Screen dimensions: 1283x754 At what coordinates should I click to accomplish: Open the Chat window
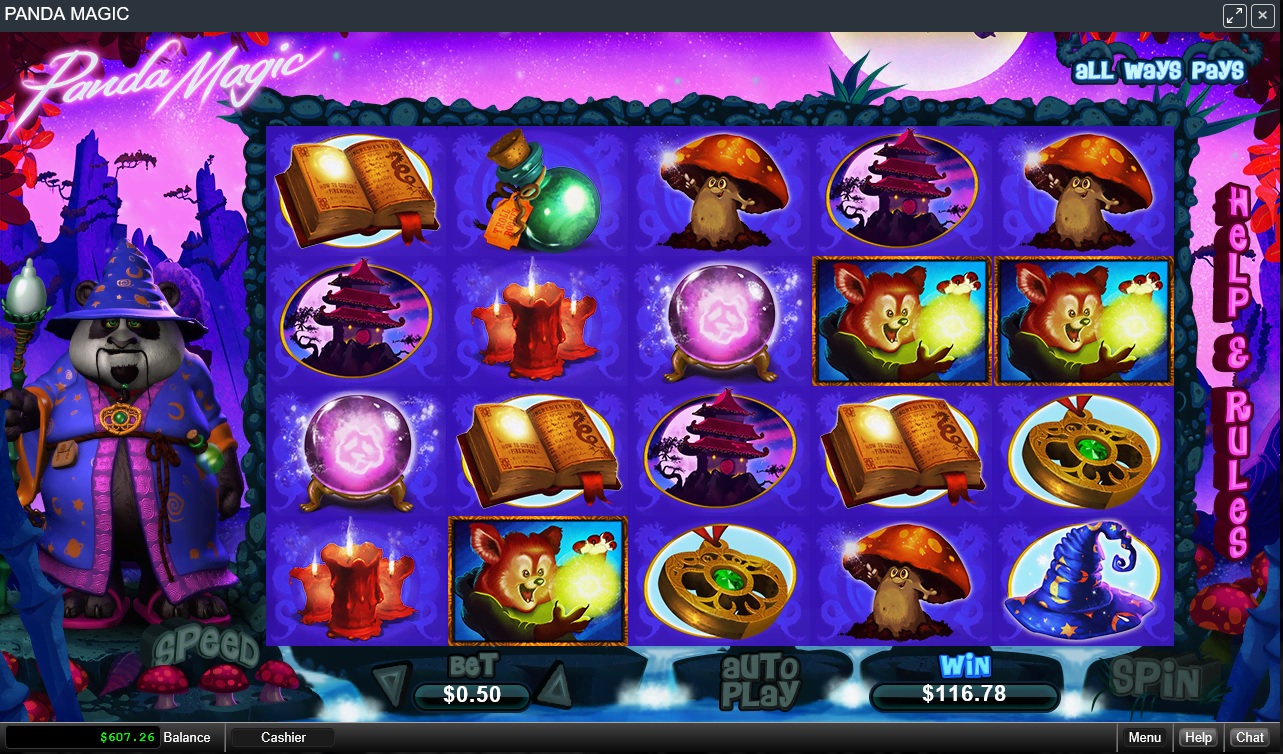(x=1250, y=738)
